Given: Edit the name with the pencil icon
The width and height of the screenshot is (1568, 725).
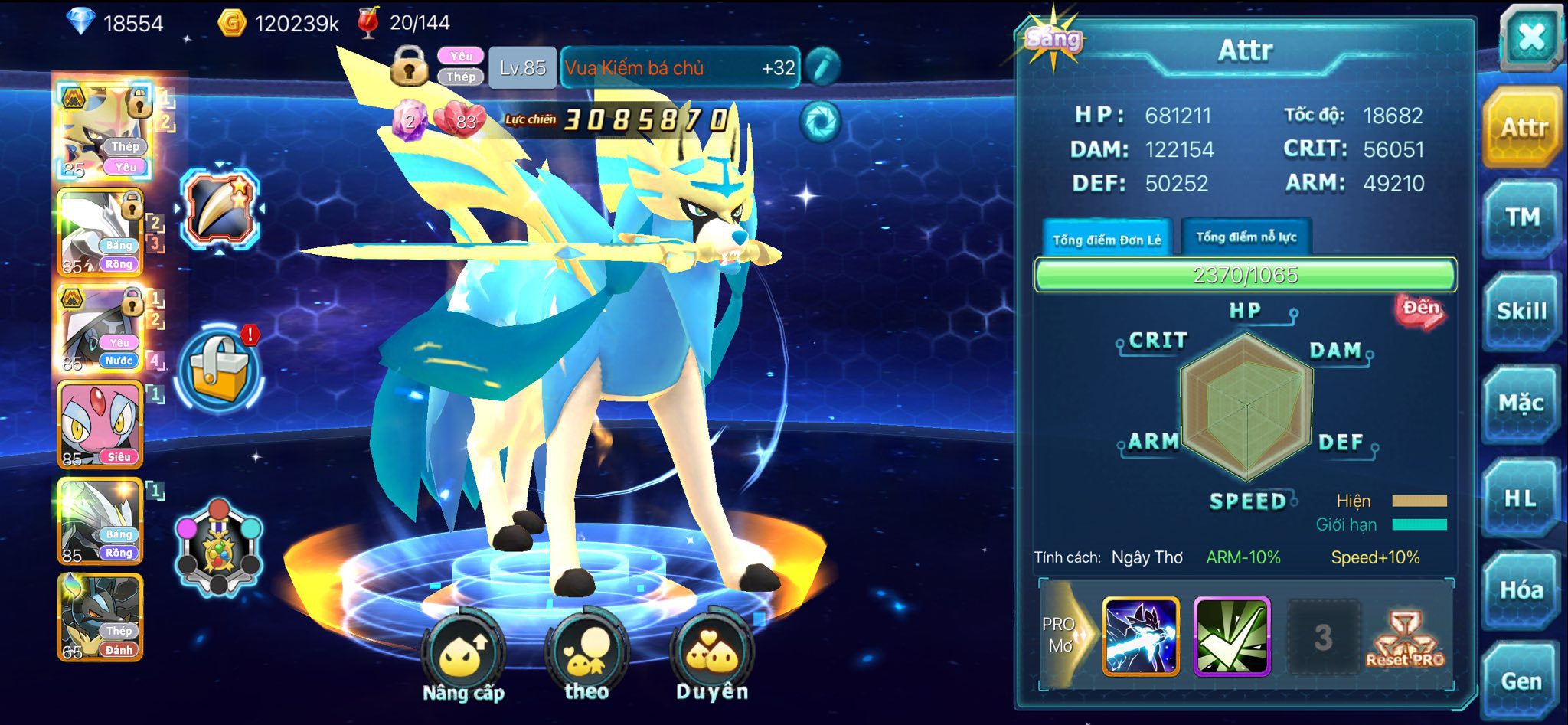Looking at the screenshot, I should [822, 67].
